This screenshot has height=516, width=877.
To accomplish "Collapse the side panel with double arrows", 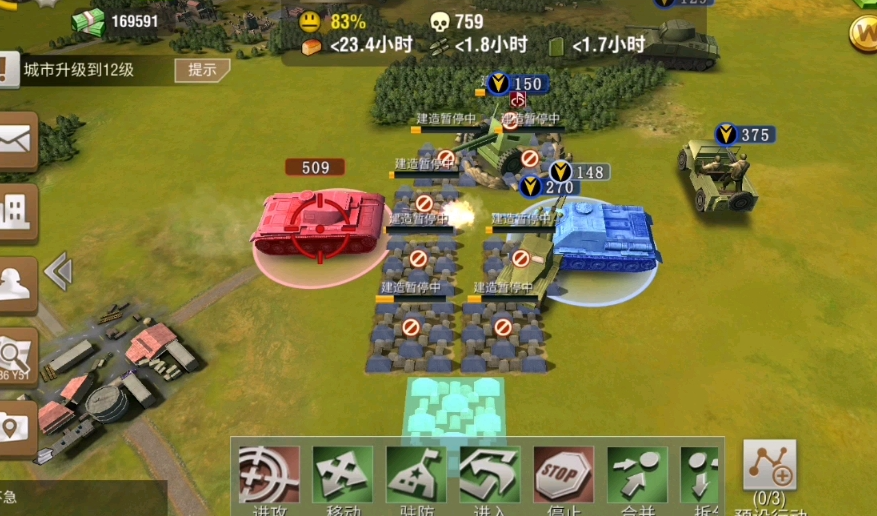I will pyautogui.click(x=58, y=271).
